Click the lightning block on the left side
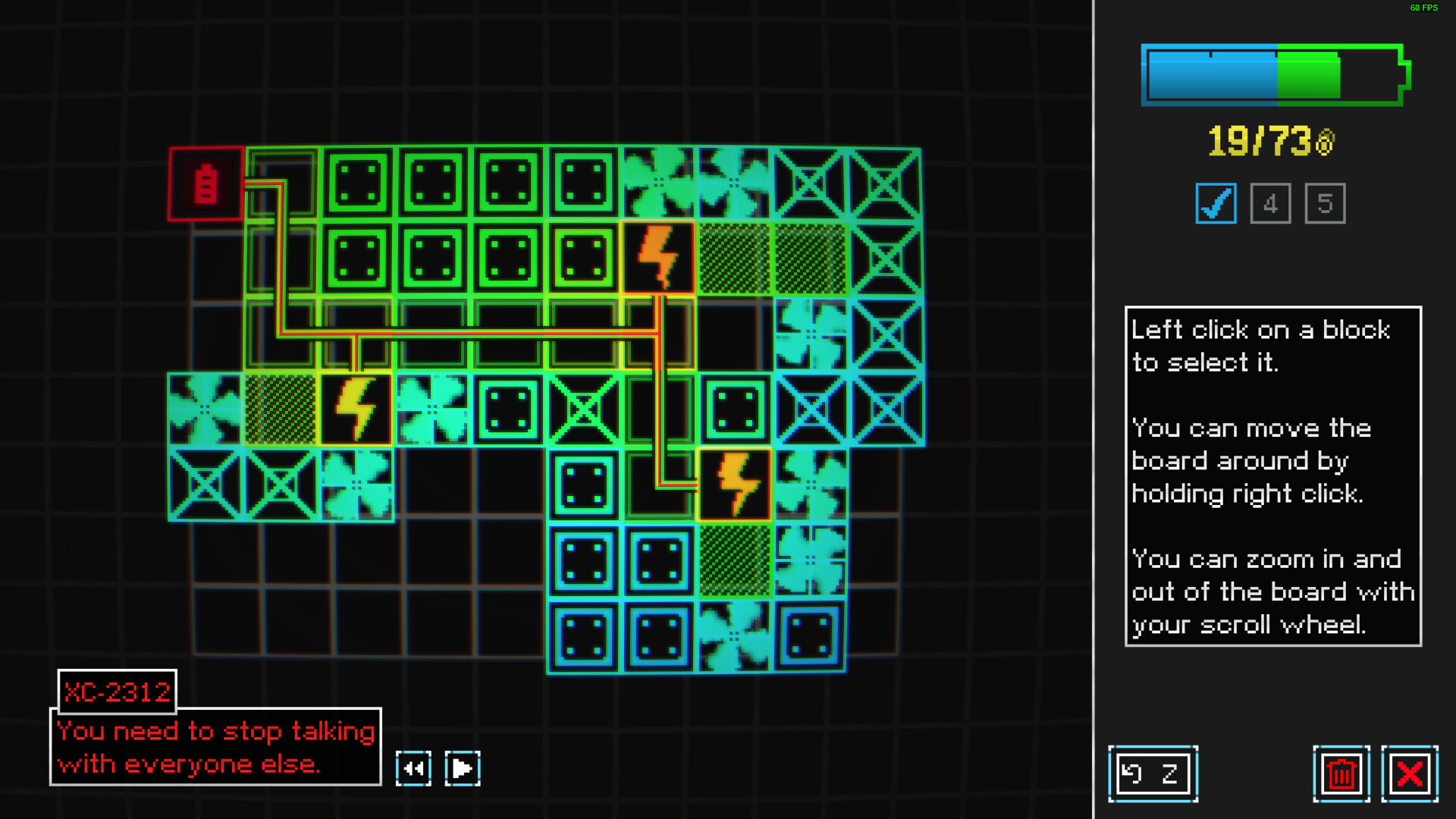This screenshot has height=819, width=1456. (356, 409)
